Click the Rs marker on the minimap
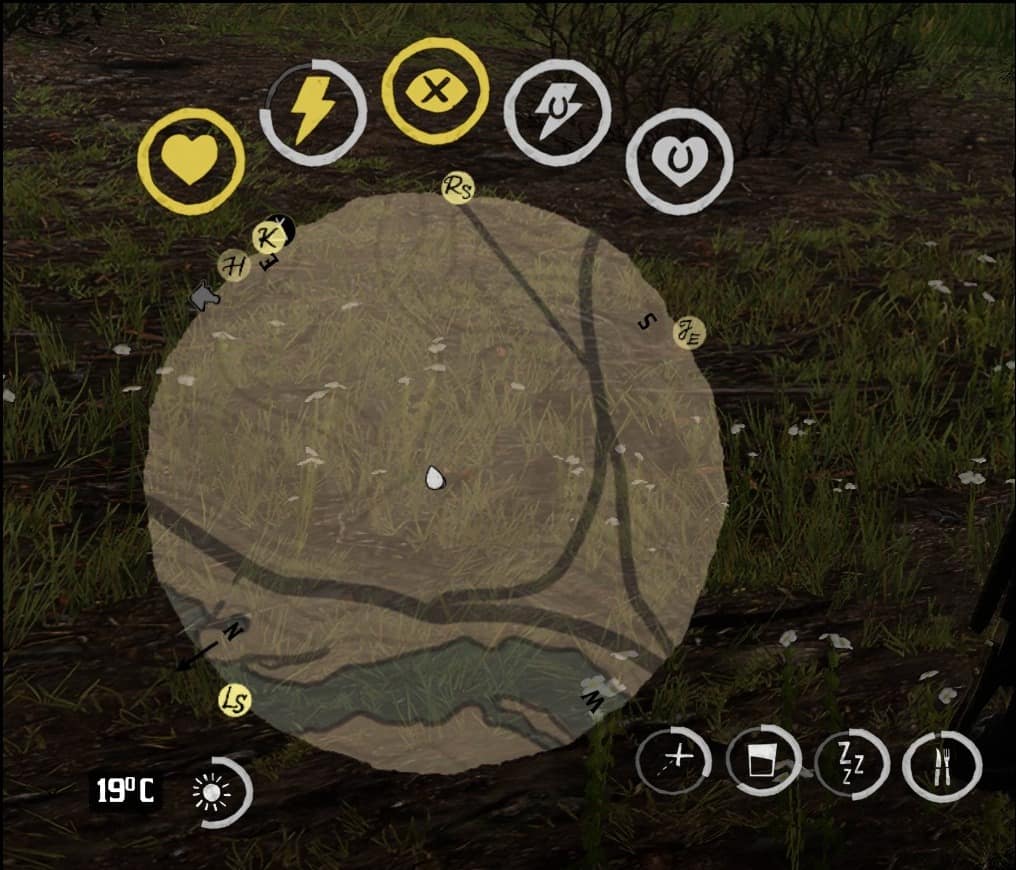Viewport: 1016px width, 870px height. [458, 187]
